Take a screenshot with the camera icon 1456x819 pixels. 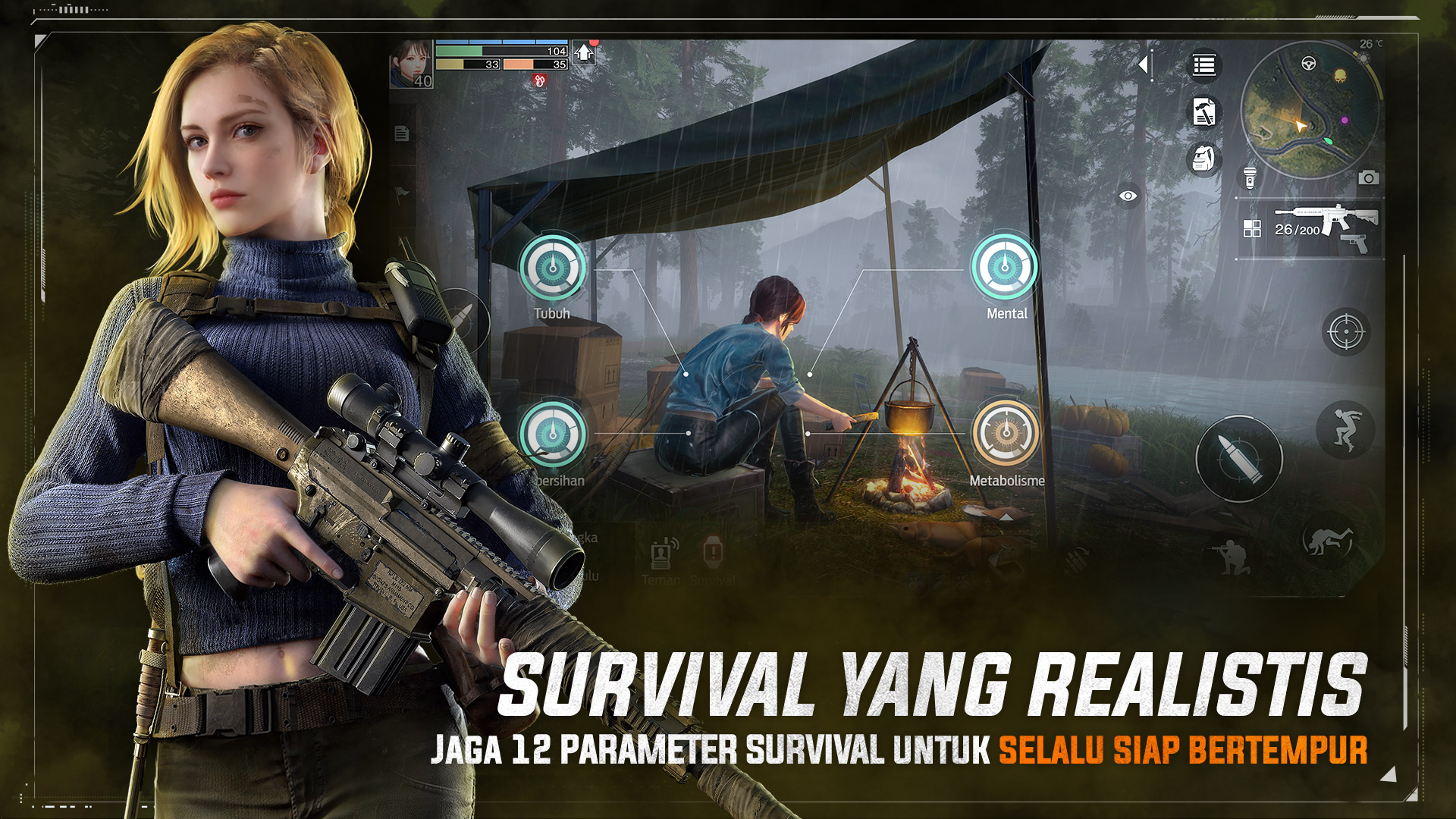(x=1369, y=177)
